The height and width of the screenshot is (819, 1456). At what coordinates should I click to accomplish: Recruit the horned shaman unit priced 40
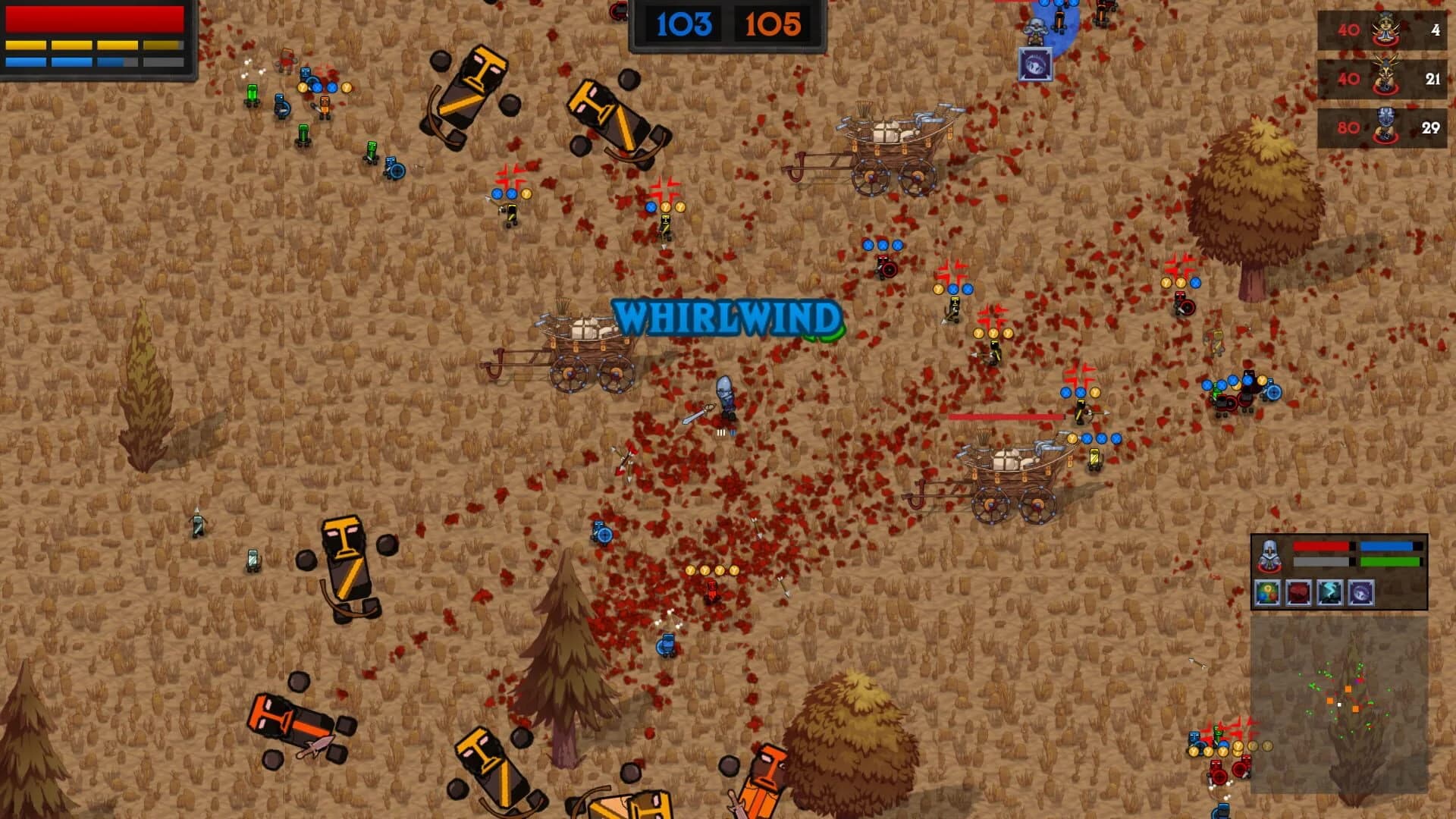pyautogui.click(x=1385, y=76)
